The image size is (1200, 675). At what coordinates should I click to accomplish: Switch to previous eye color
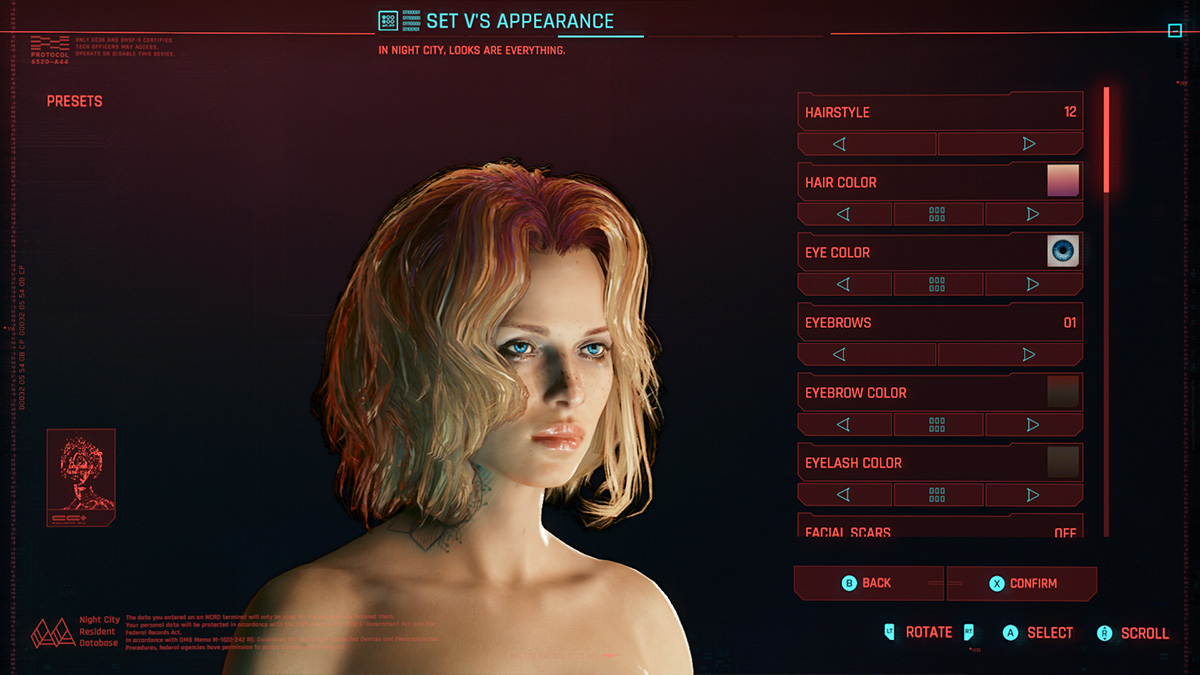(844, 284)
